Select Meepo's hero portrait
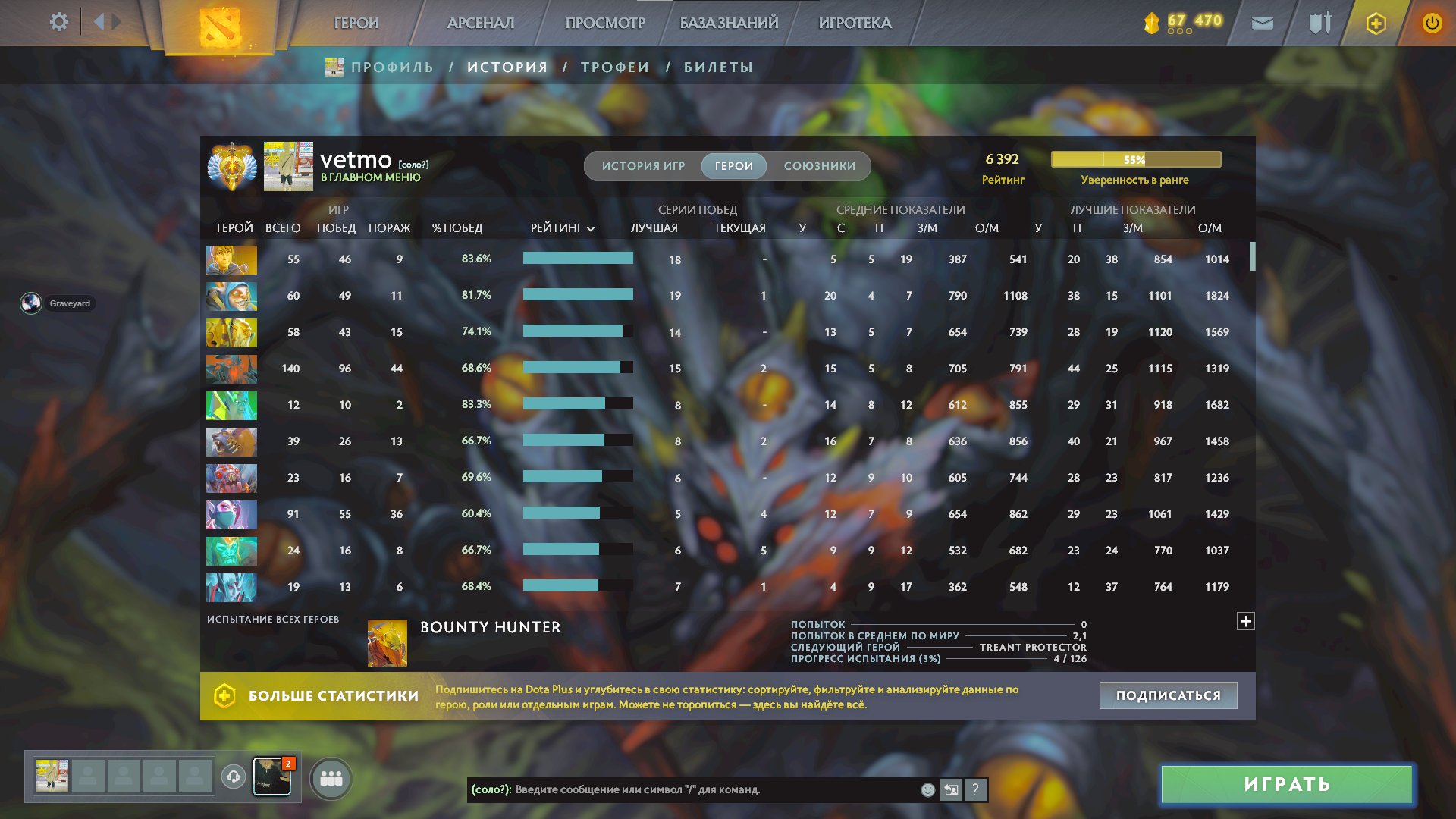 pyautogui.click(x=231, y=296)
